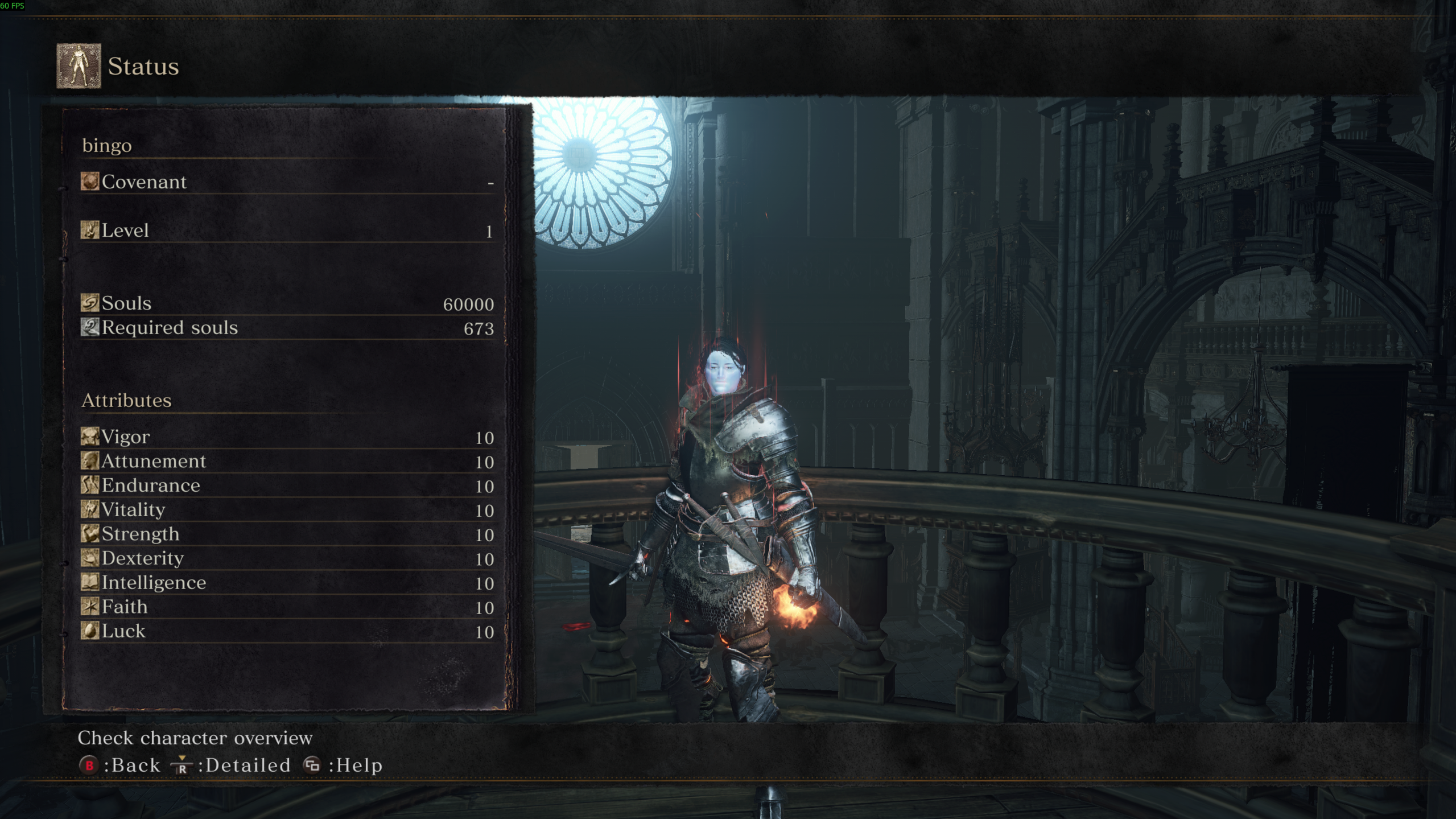Choose the Required souls row
This screenshot has width=1456, height=819.
coord(287,328)
